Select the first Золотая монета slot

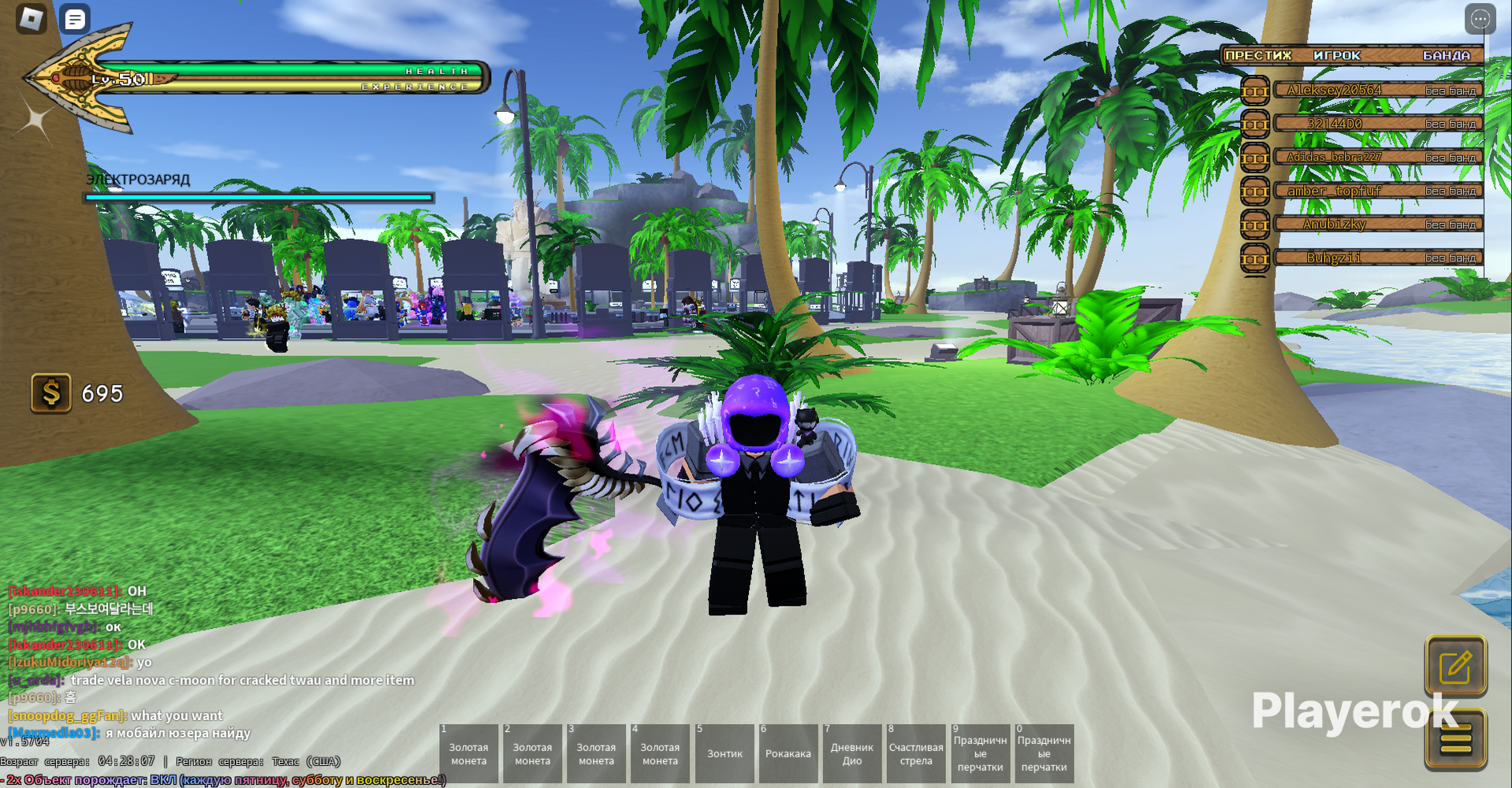coord(467,753)
